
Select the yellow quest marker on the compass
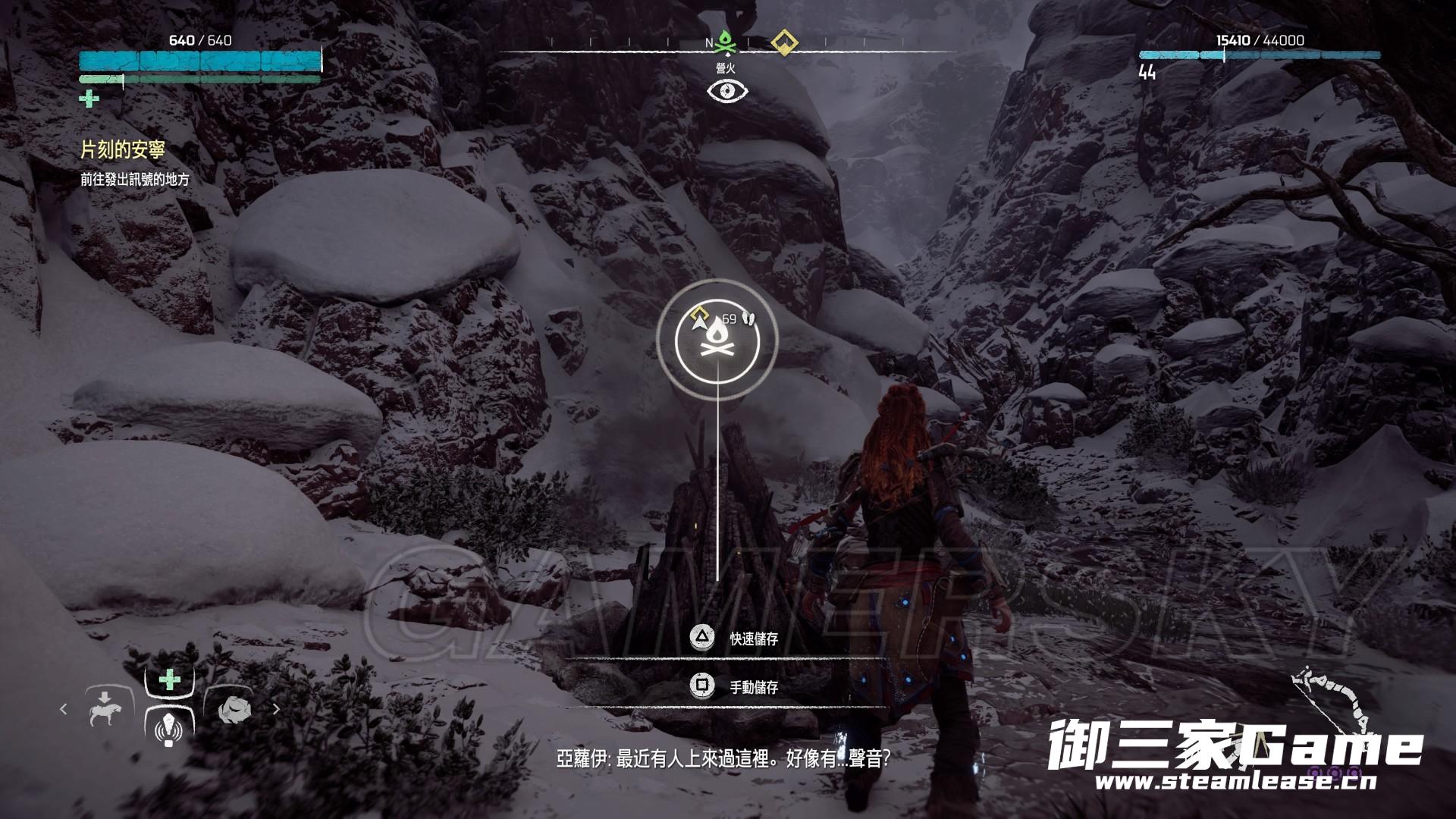781,42
